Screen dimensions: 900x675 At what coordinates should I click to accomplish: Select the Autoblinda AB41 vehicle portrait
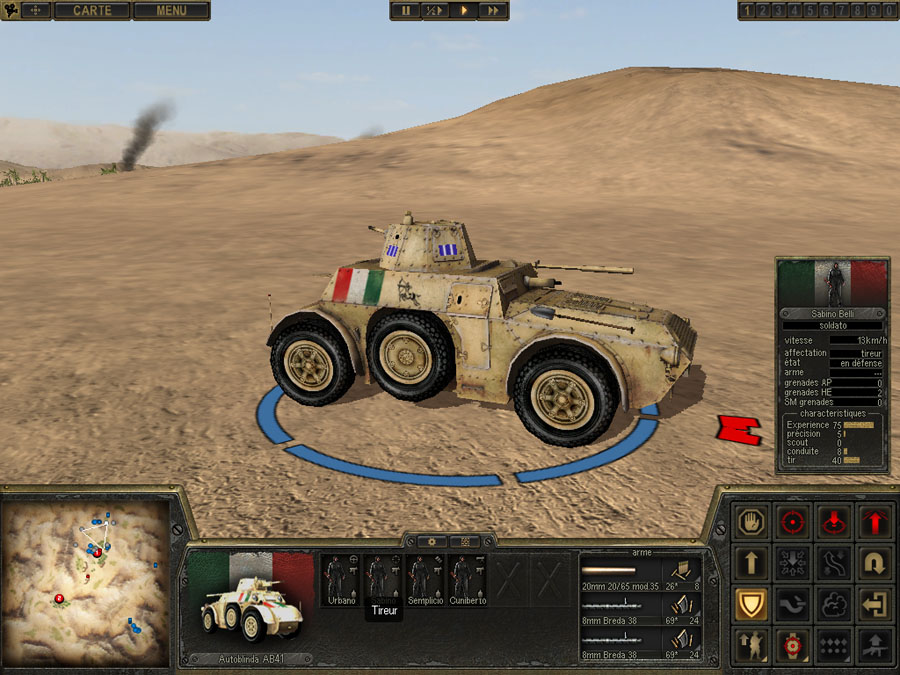250,602
